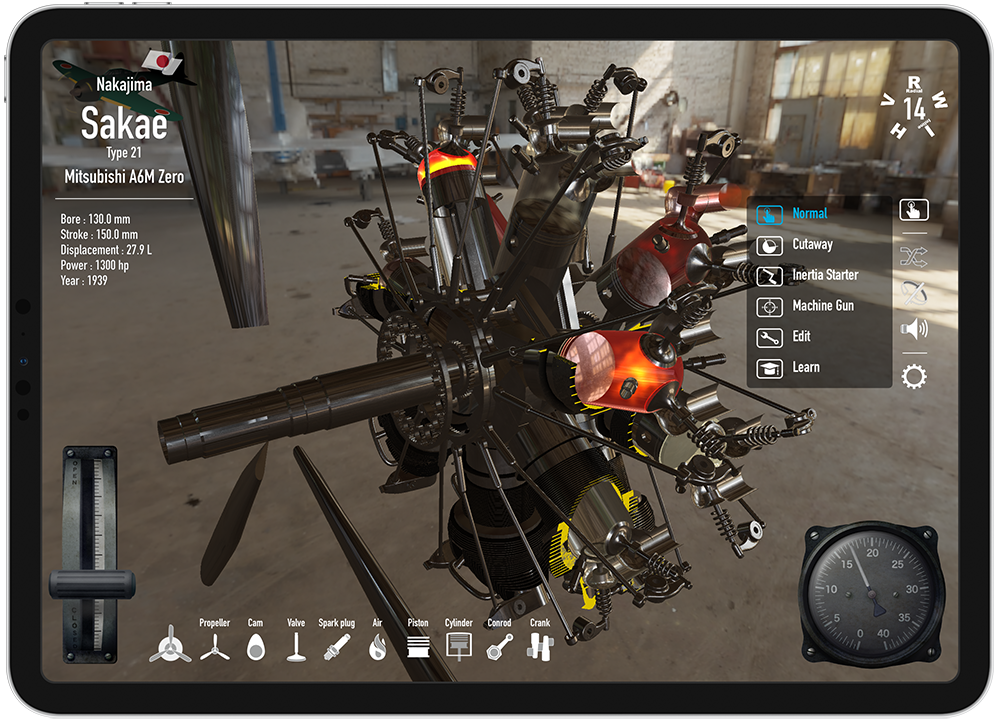The image size is (1000, 720).
Task: Choose the Inertia Starter mode
Action: 824,275
